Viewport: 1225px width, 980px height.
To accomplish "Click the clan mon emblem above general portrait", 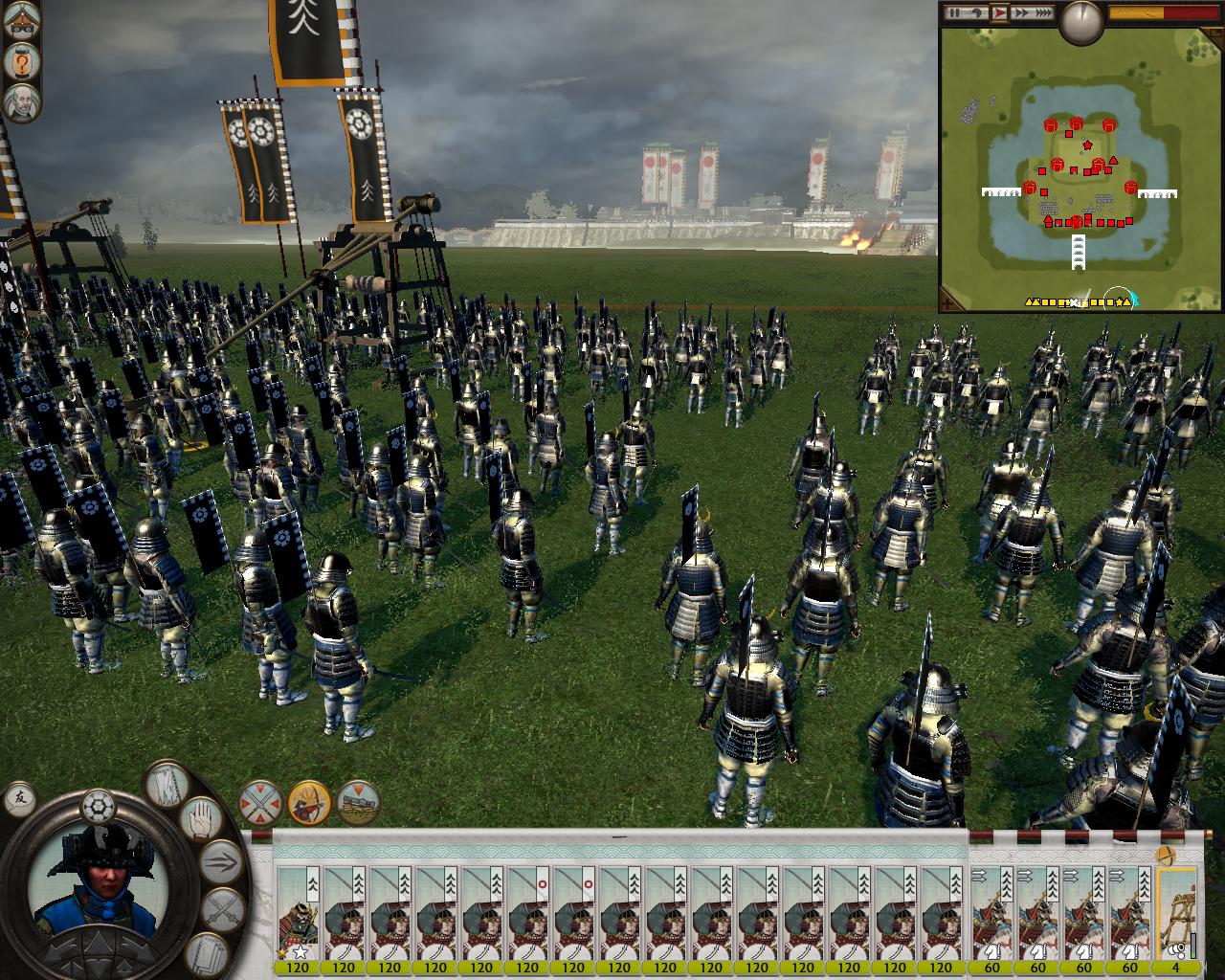I will click(x=99, y=806).
